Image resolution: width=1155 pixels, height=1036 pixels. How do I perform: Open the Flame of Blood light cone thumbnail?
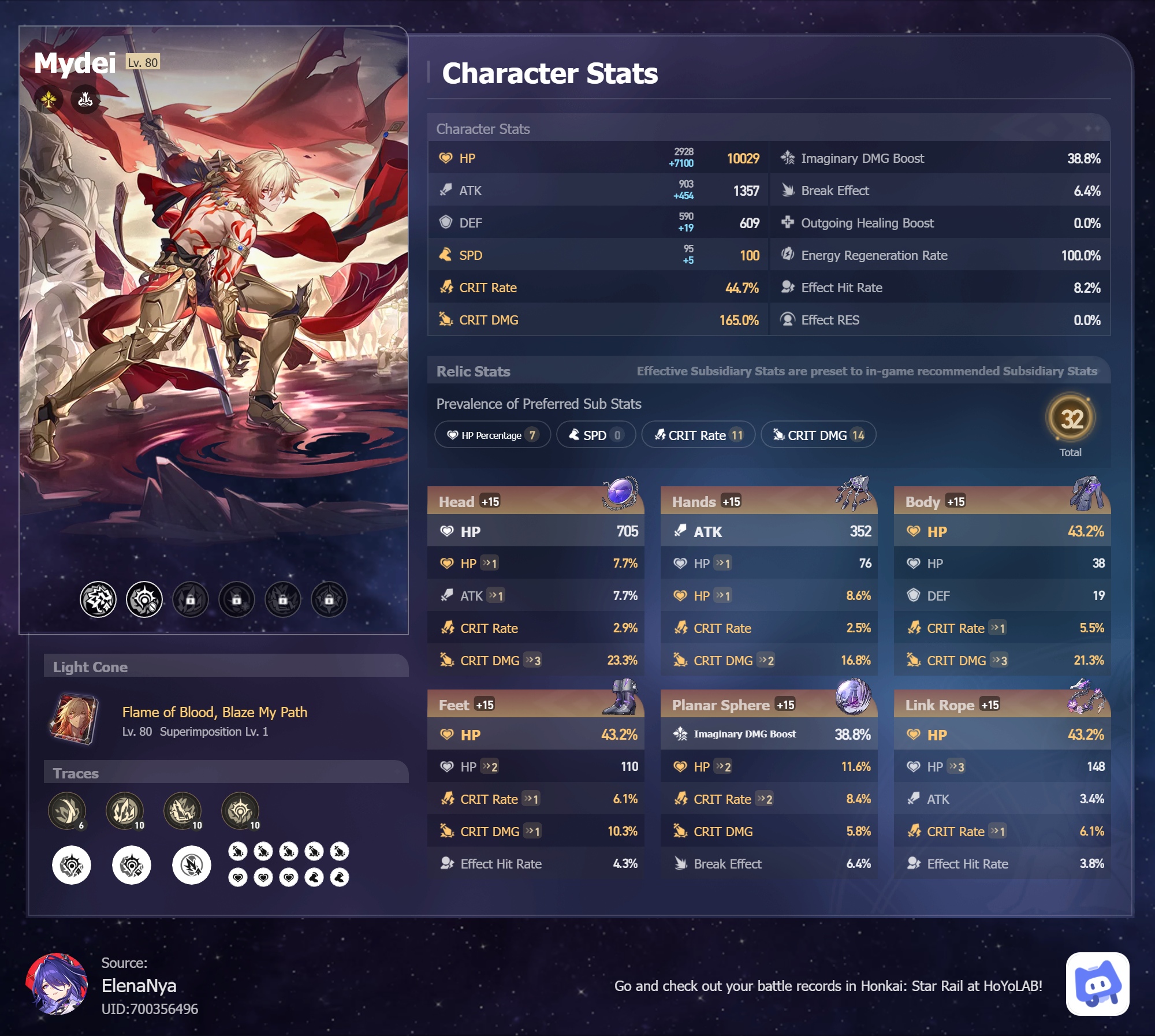[74, 719]
